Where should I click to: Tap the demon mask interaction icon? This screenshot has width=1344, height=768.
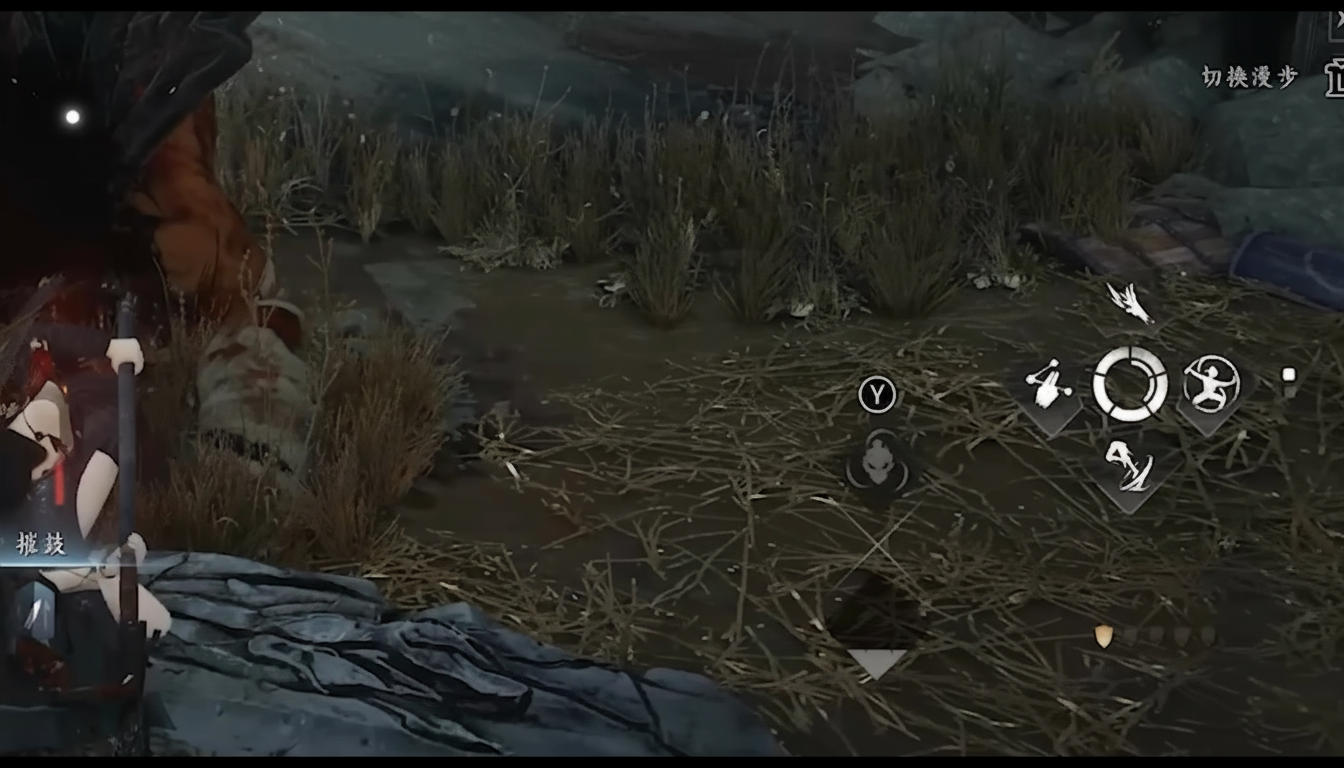(880, 468)
